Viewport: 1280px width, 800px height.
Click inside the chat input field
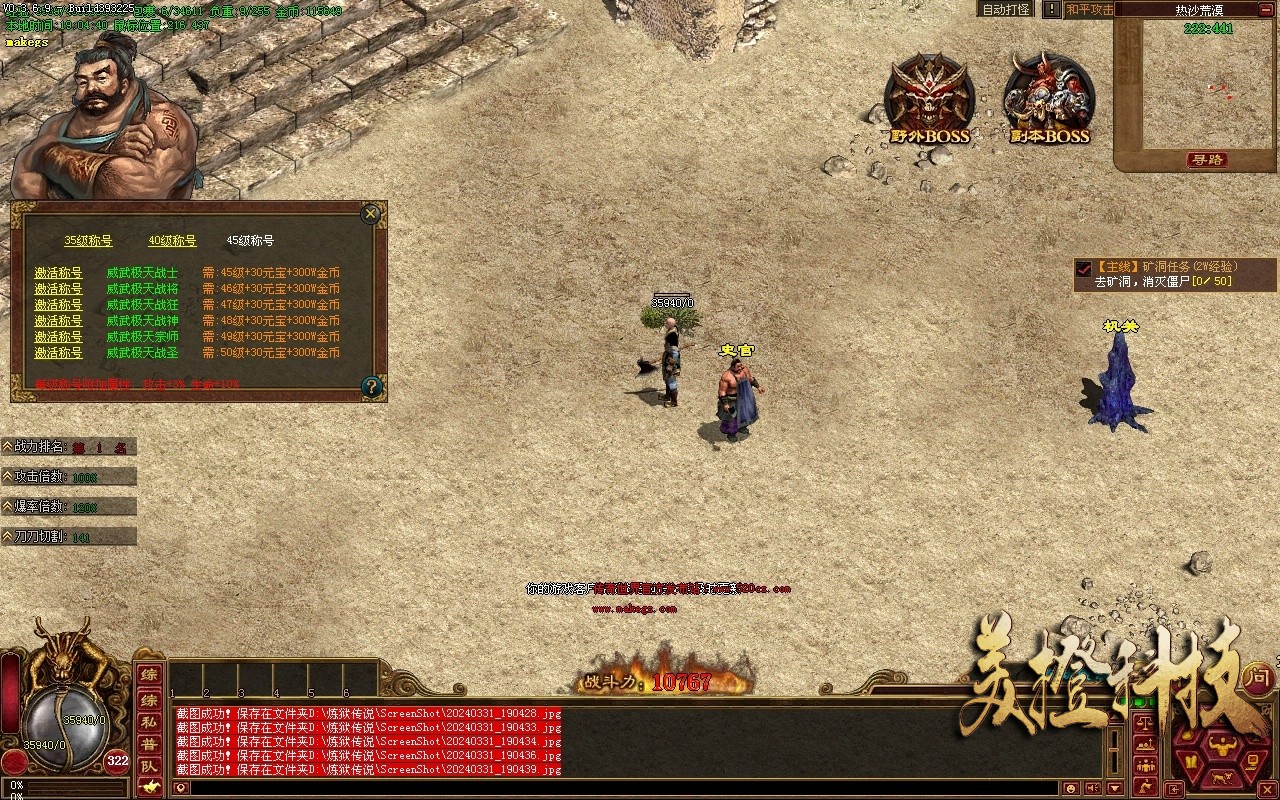[600, 788]
